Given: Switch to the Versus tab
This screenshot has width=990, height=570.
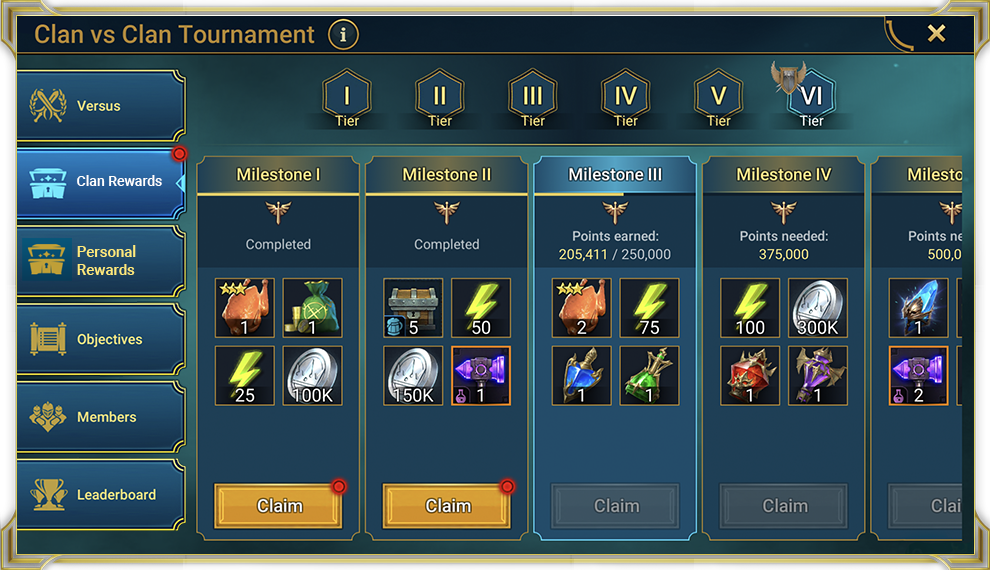Looking at the screenshot, I should tap(100, 106).
